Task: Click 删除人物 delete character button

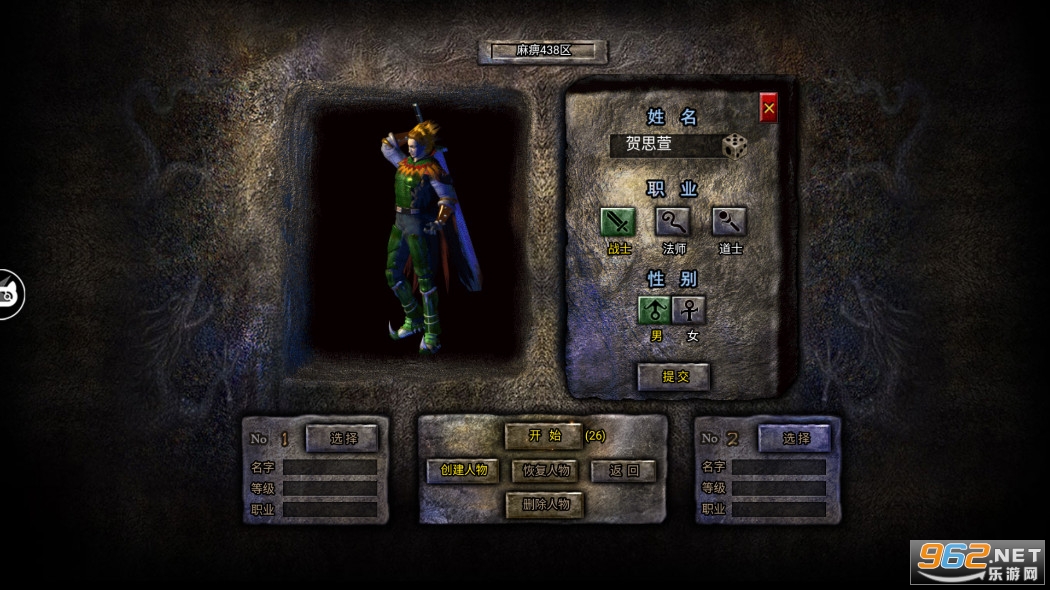Action: [545, 504]
